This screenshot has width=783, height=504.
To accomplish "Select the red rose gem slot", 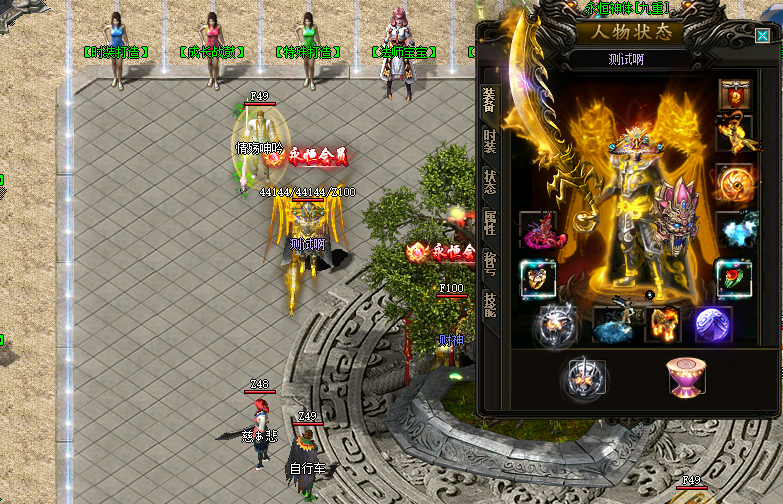I will coord(735,278).
